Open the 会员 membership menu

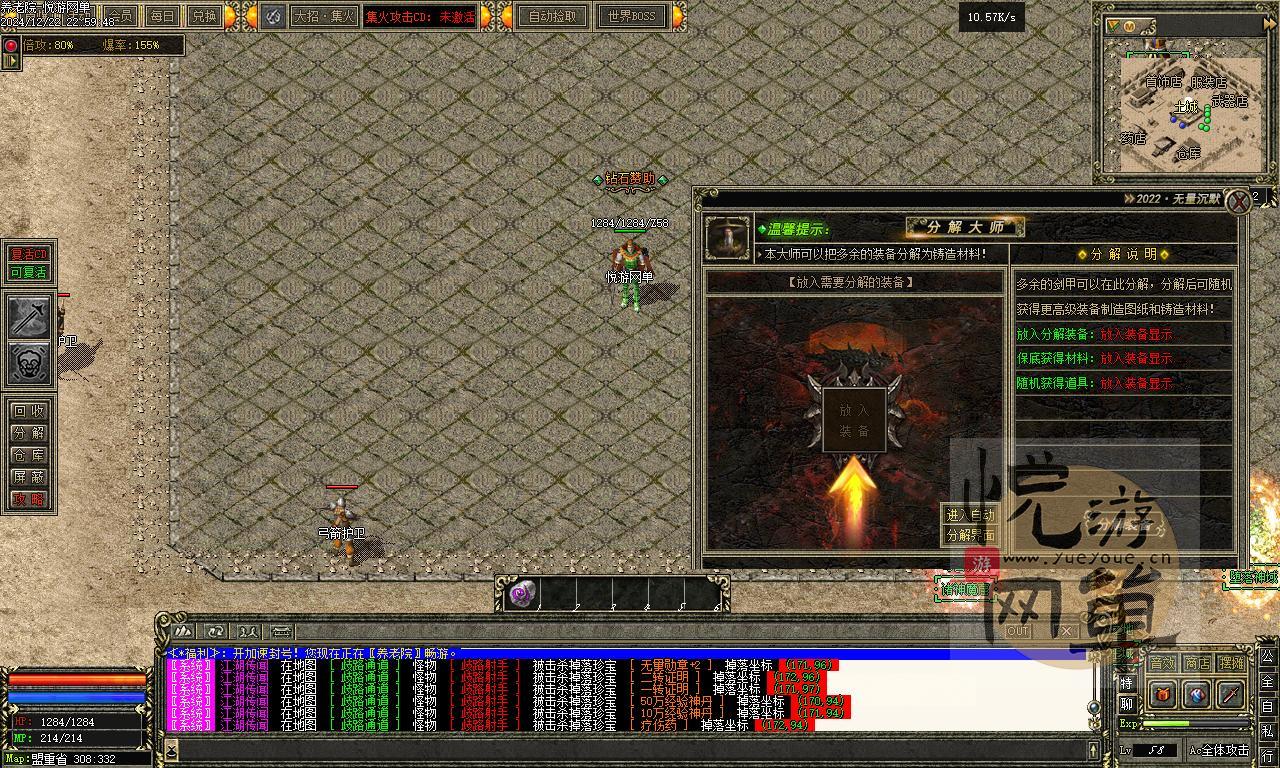121,16
